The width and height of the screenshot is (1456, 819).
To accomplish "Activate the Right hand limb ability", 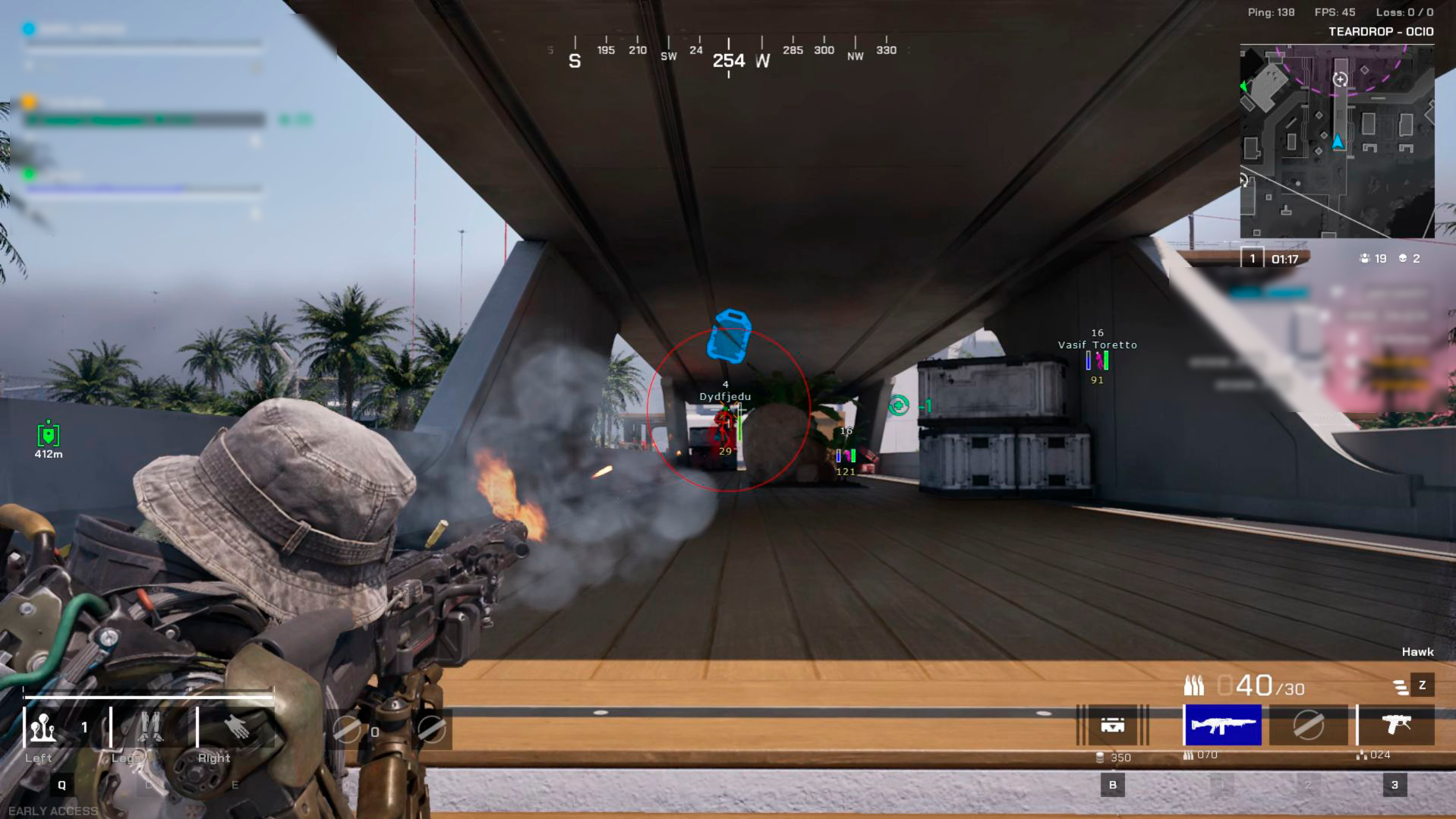I will click(237, 729).
